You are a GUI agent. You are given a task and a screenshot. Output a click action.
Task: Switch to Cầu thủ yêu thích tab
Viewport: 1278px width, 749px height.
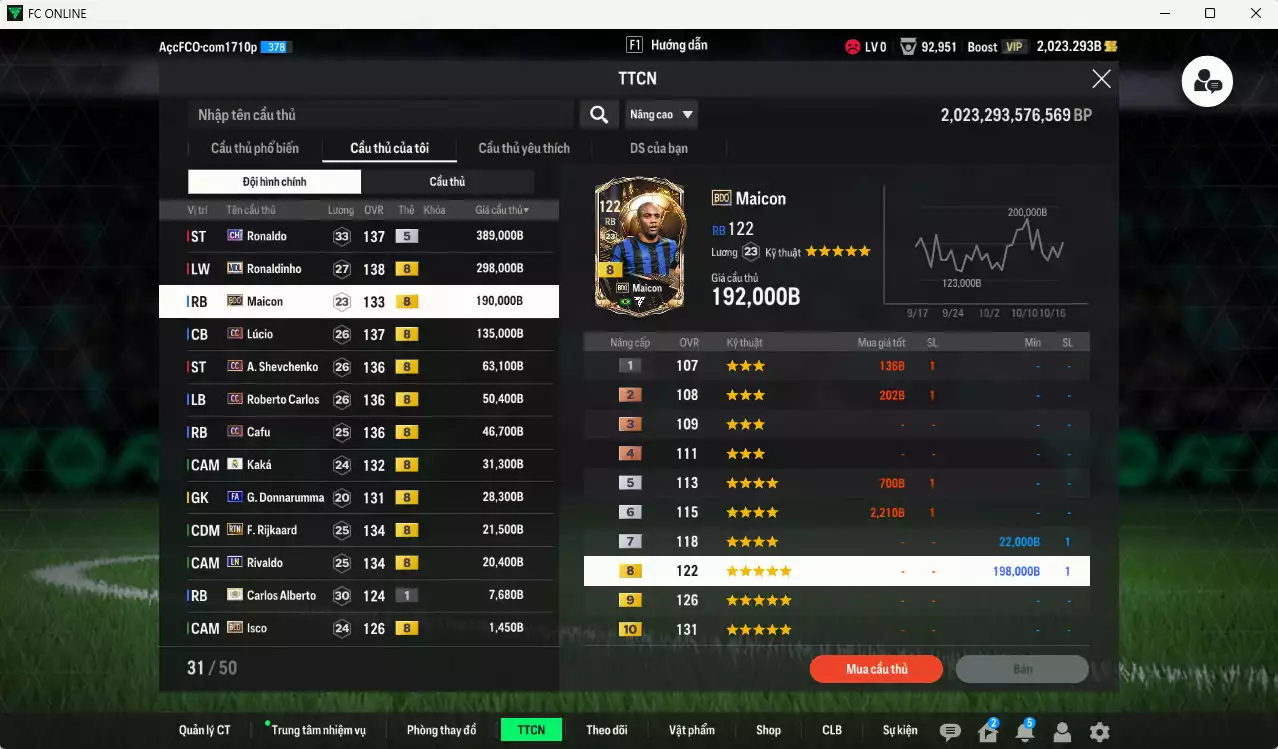point(524,148)
